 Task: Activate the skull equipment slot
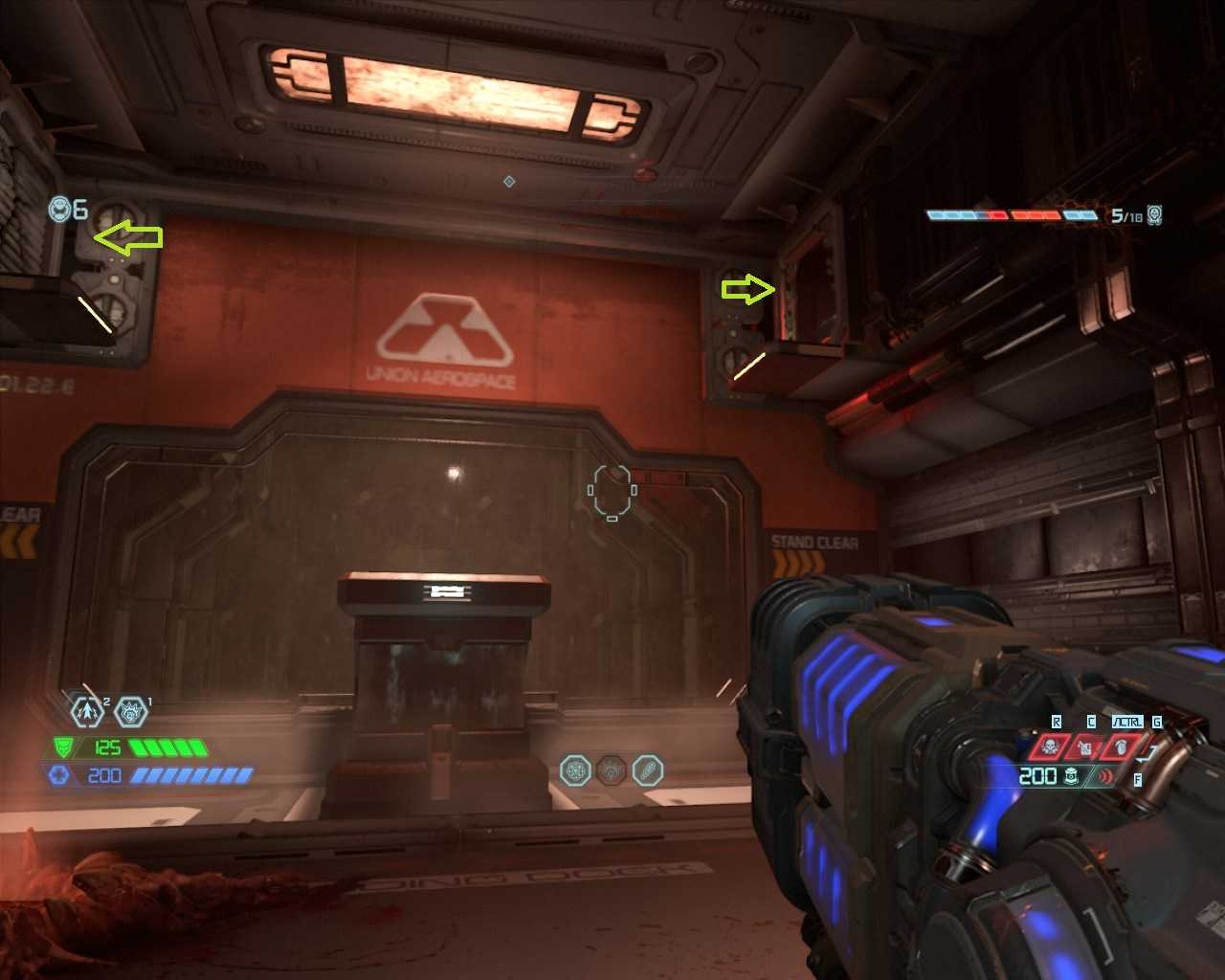1050,746
